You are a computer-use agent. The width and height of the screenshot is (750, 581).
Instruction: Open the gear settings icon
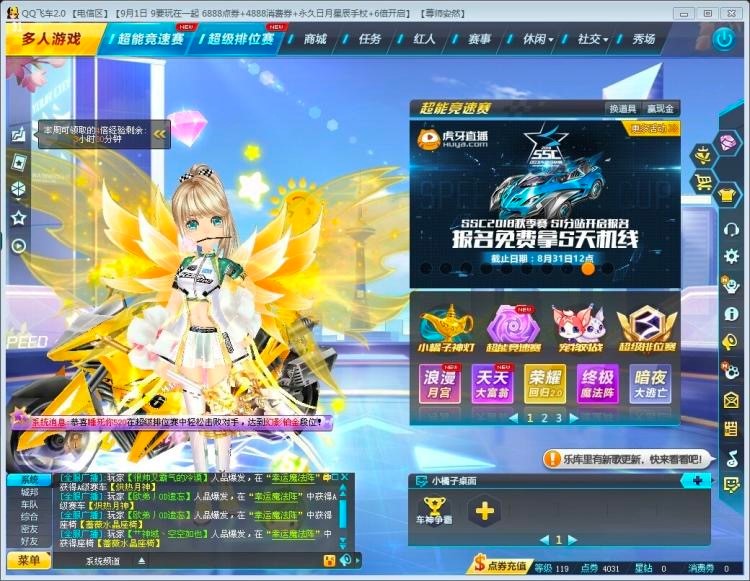tap(731, 256)
